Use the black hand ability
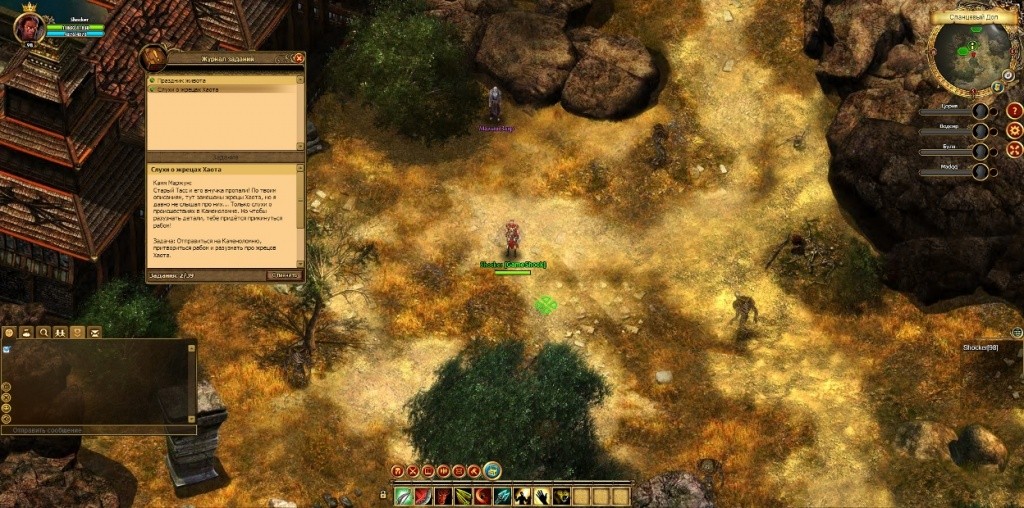The height and width of the screenshot is (508, 1024). [542, 496]
